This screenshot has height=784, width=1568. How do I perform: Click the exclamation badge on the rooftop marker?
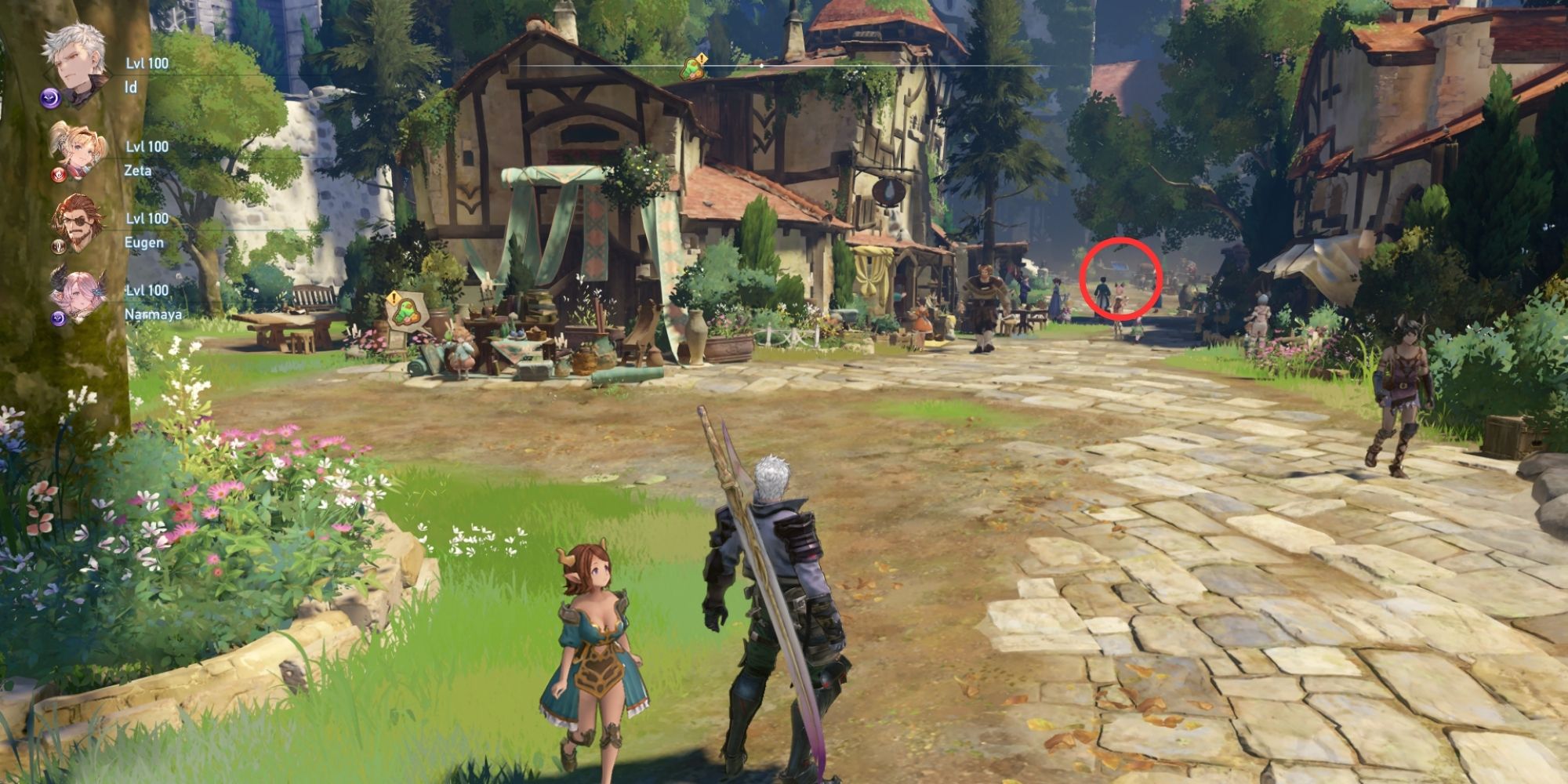pyautogui.click(x=702, y=57)
